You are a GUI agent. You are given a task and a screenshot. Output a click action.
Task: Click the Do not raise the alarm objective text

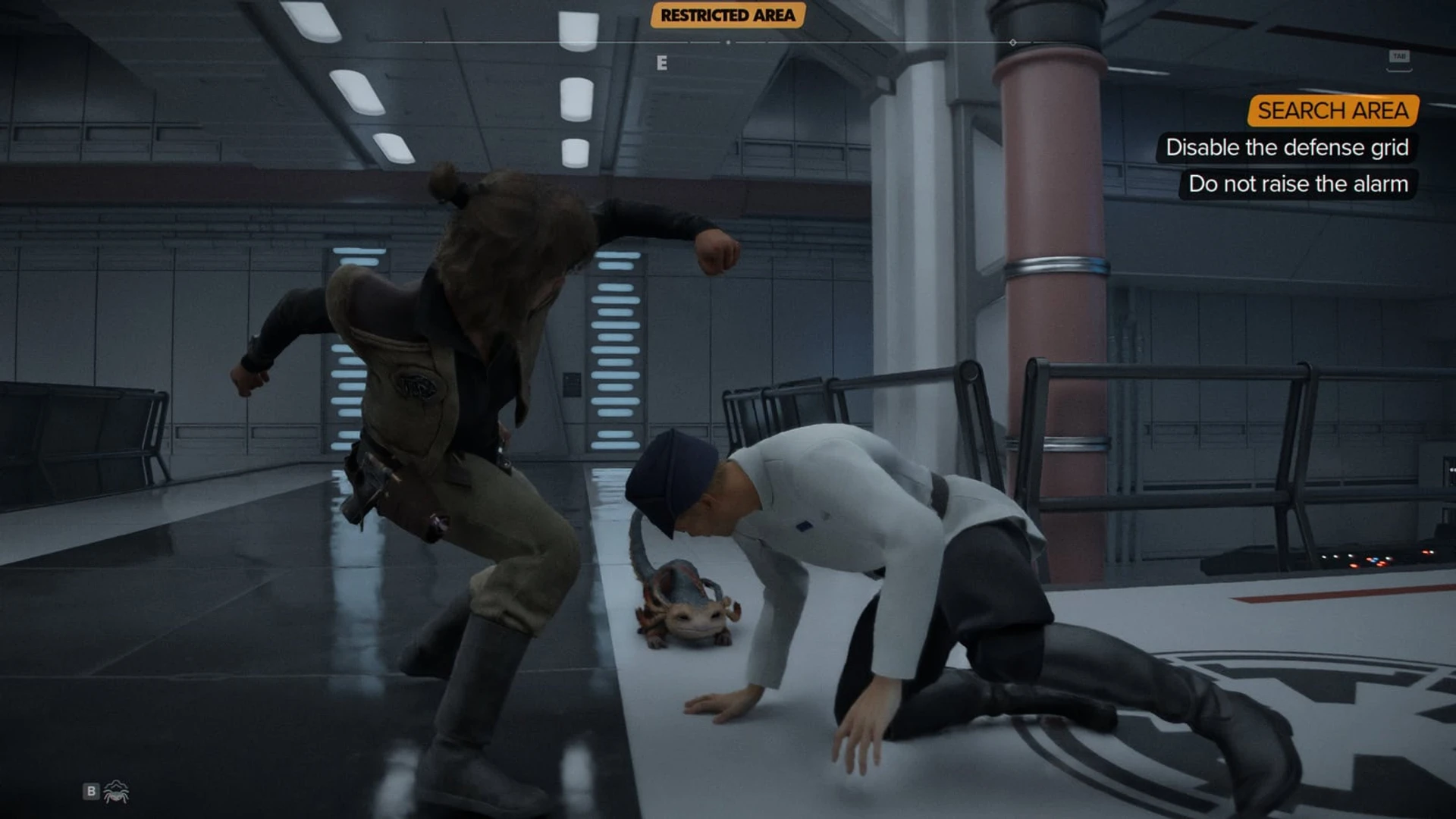click(x=1299, y=184)
